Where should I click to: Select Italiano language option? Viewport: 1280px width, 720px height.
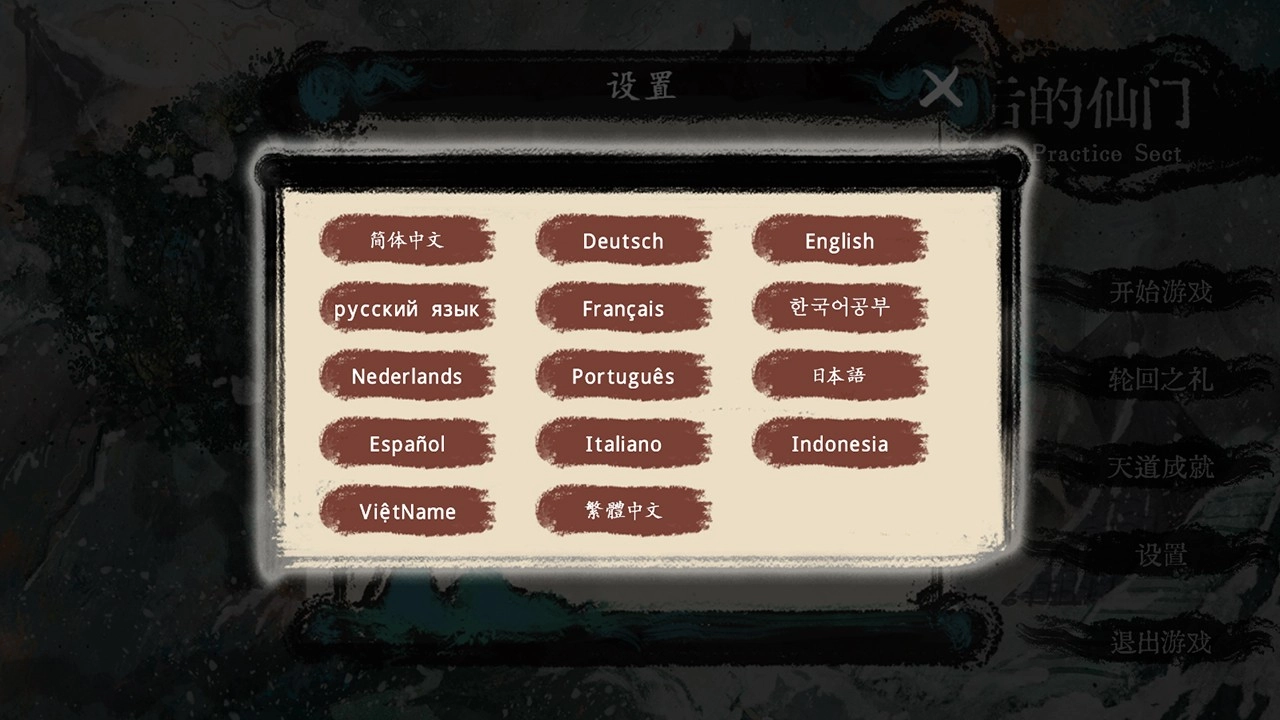623,443
